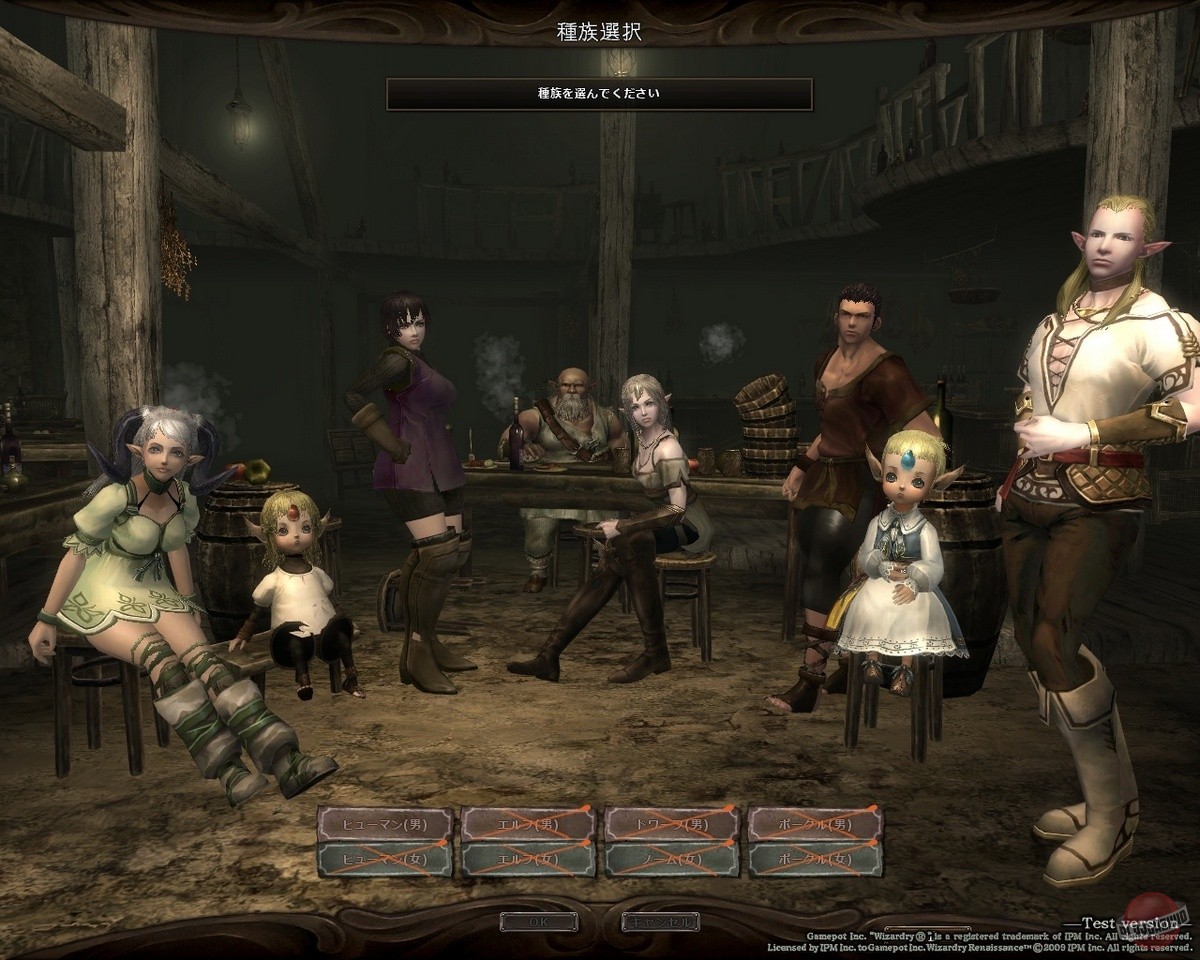Cancel with the キャンセル button
The width and height of the screenshot is (1200, 960).
coord(659,921)
